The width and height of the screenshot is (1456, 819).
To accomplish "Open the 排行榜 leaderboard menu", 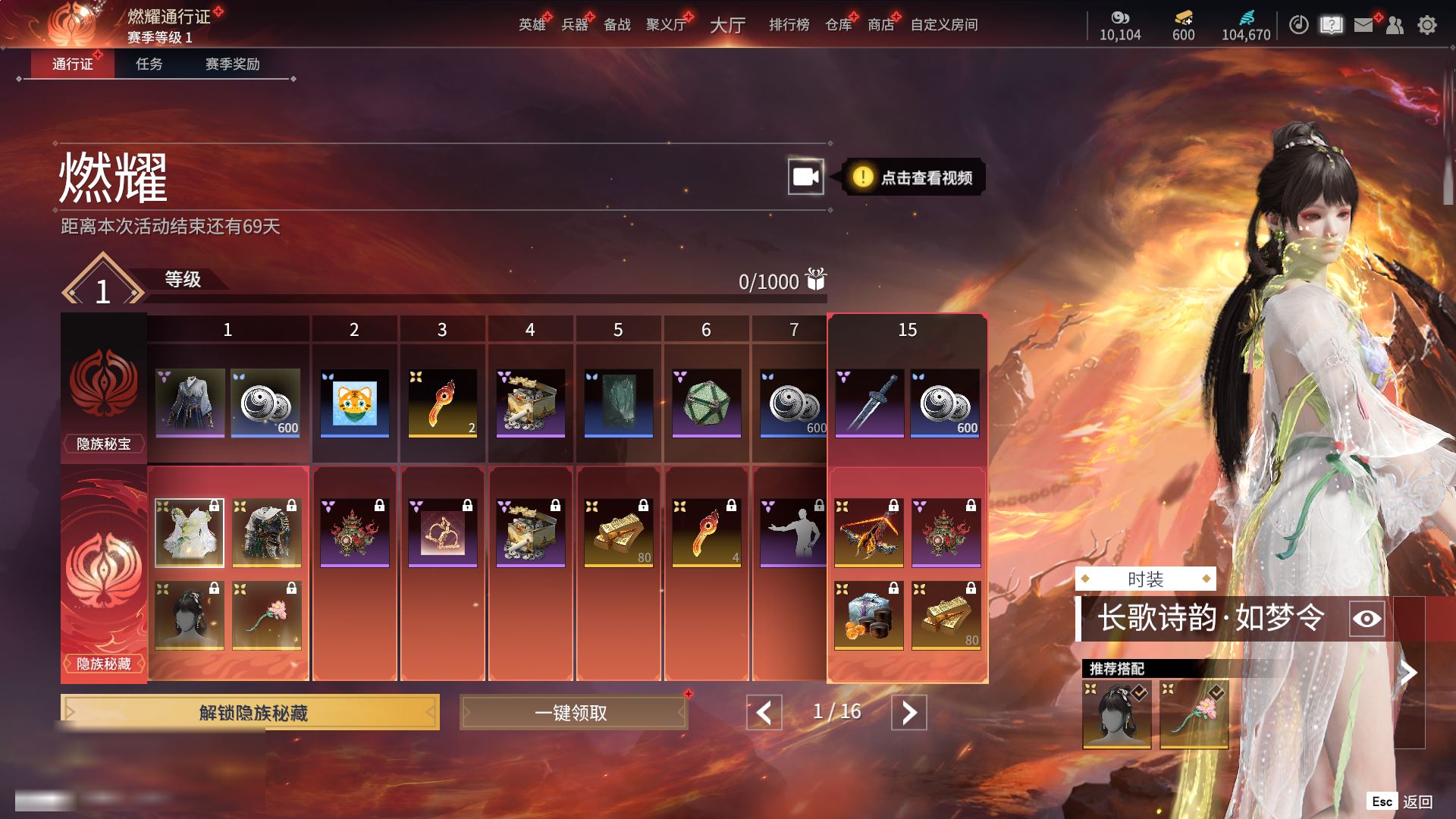I will click(789, 25).
